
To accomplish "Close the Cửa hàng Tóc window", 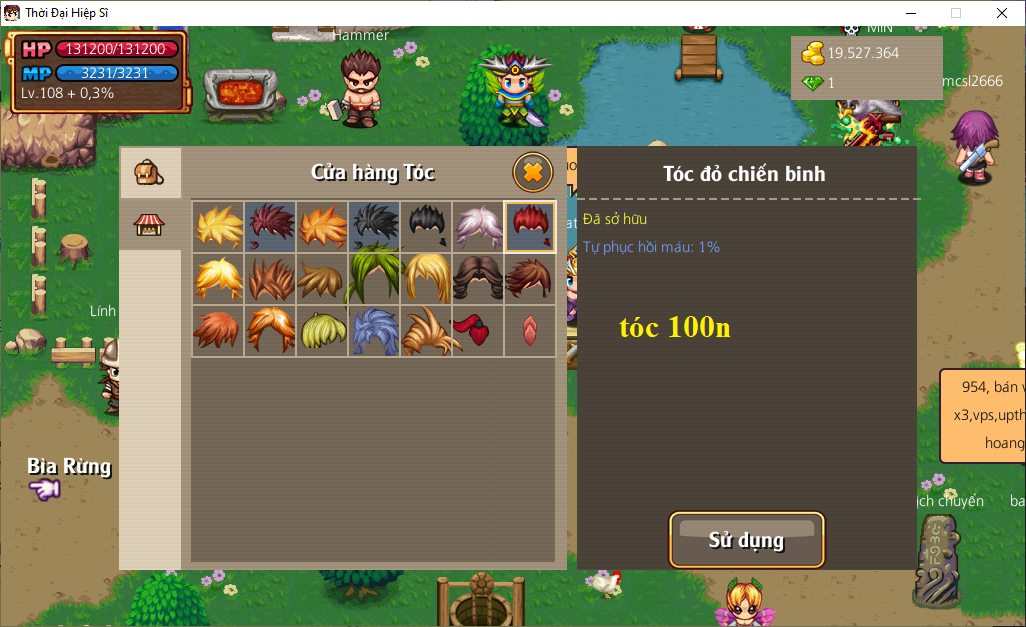I will [x=533, y=172].
